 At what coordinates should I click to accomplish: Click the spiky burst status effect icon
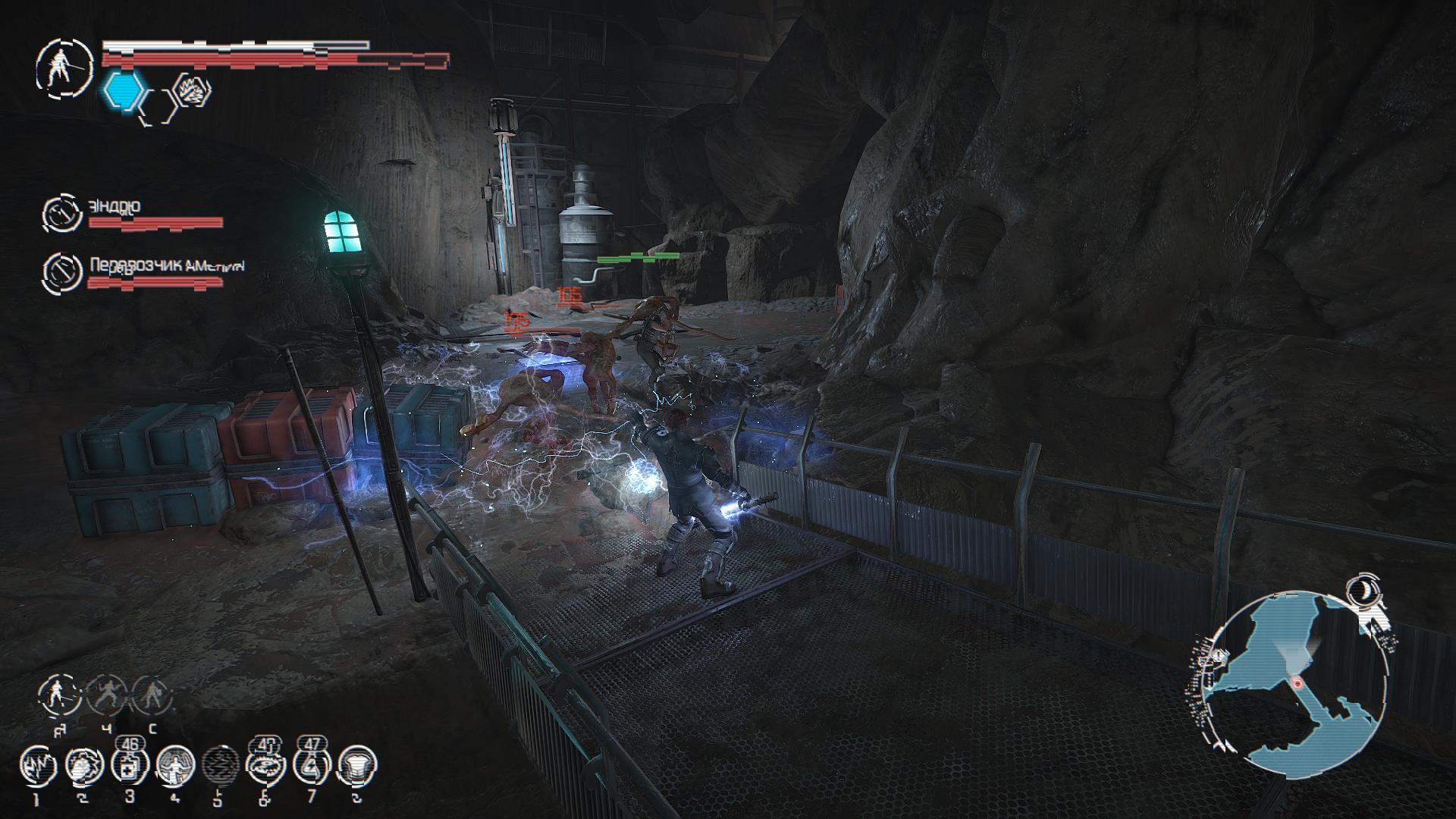193,91
